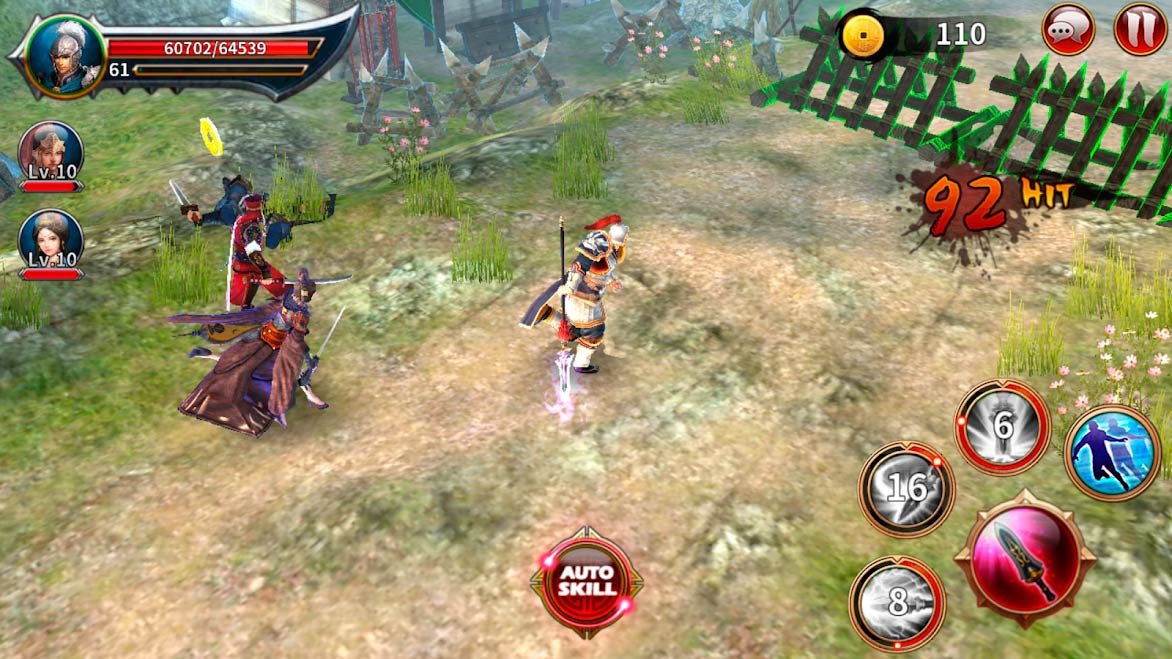Trigger the skill with 8 cooldown
Image resolution: width=1172 pixels, height=659 pixels.
tap(897, 603)
